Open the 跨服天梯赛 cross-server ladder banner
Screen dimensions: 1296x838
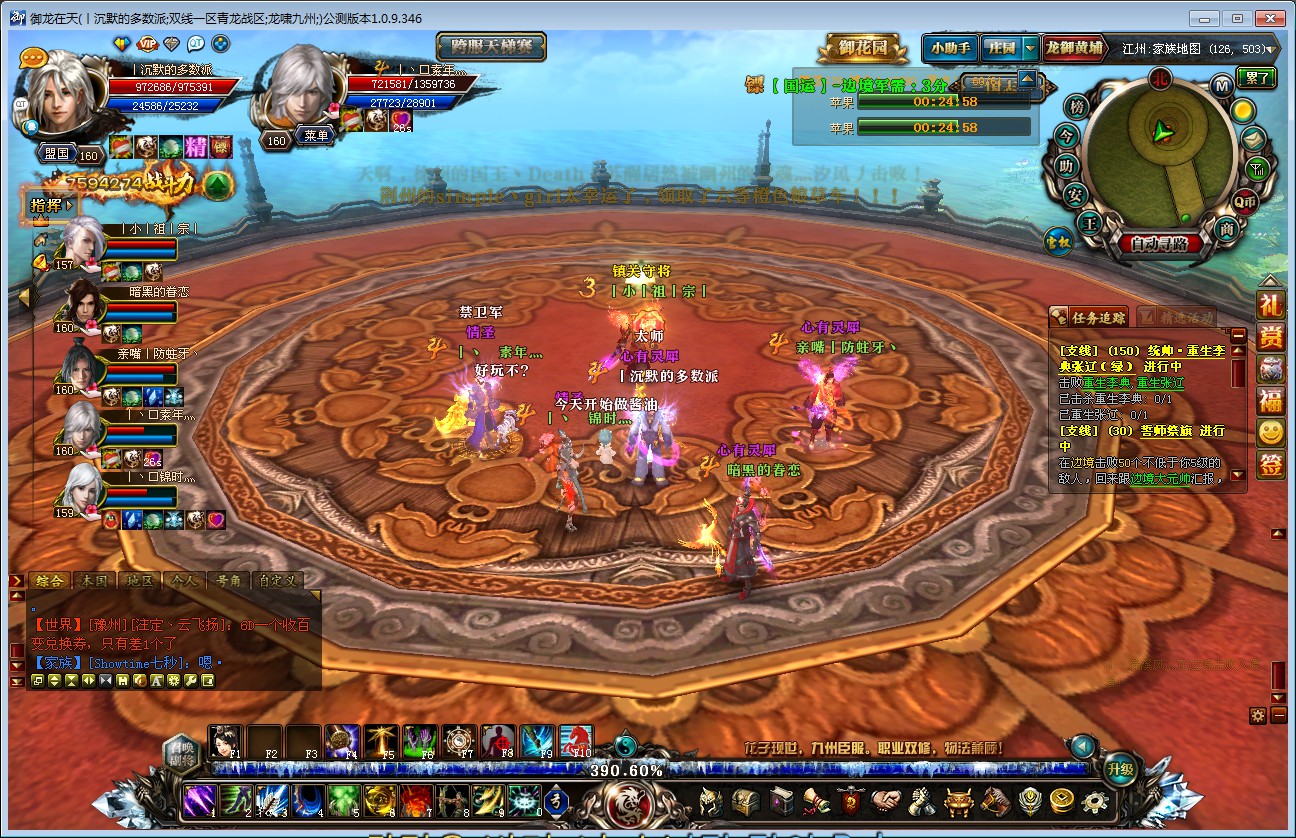[491, 47]
